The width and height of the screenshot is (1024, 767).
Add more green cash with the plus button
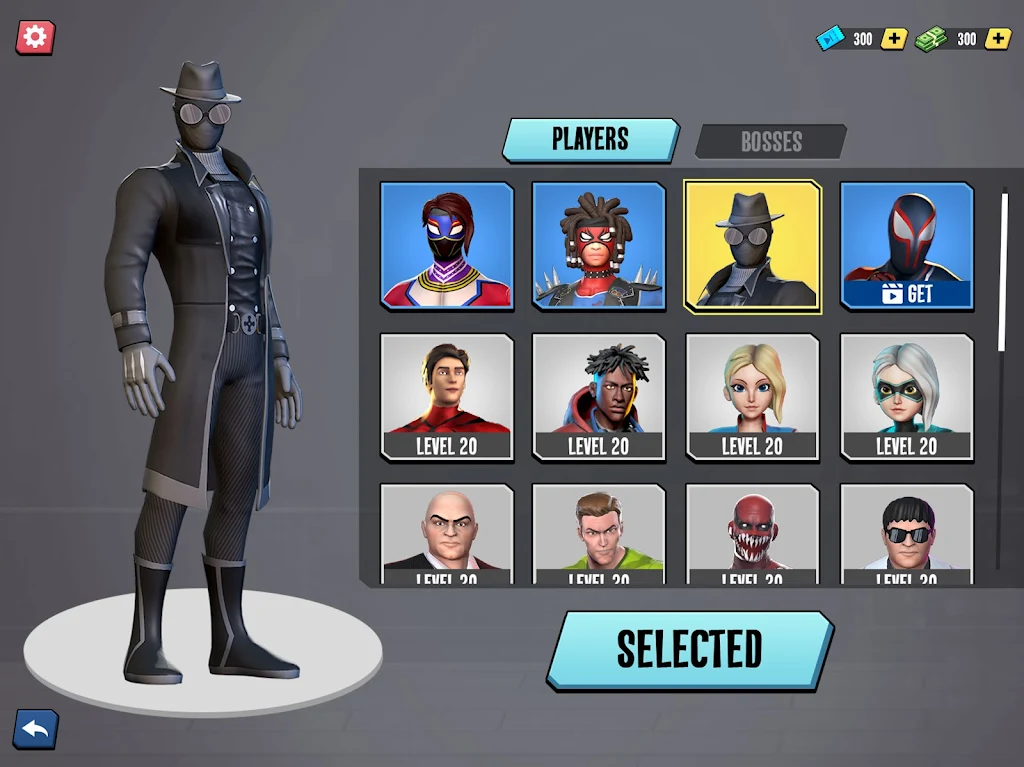coord(997,39)
